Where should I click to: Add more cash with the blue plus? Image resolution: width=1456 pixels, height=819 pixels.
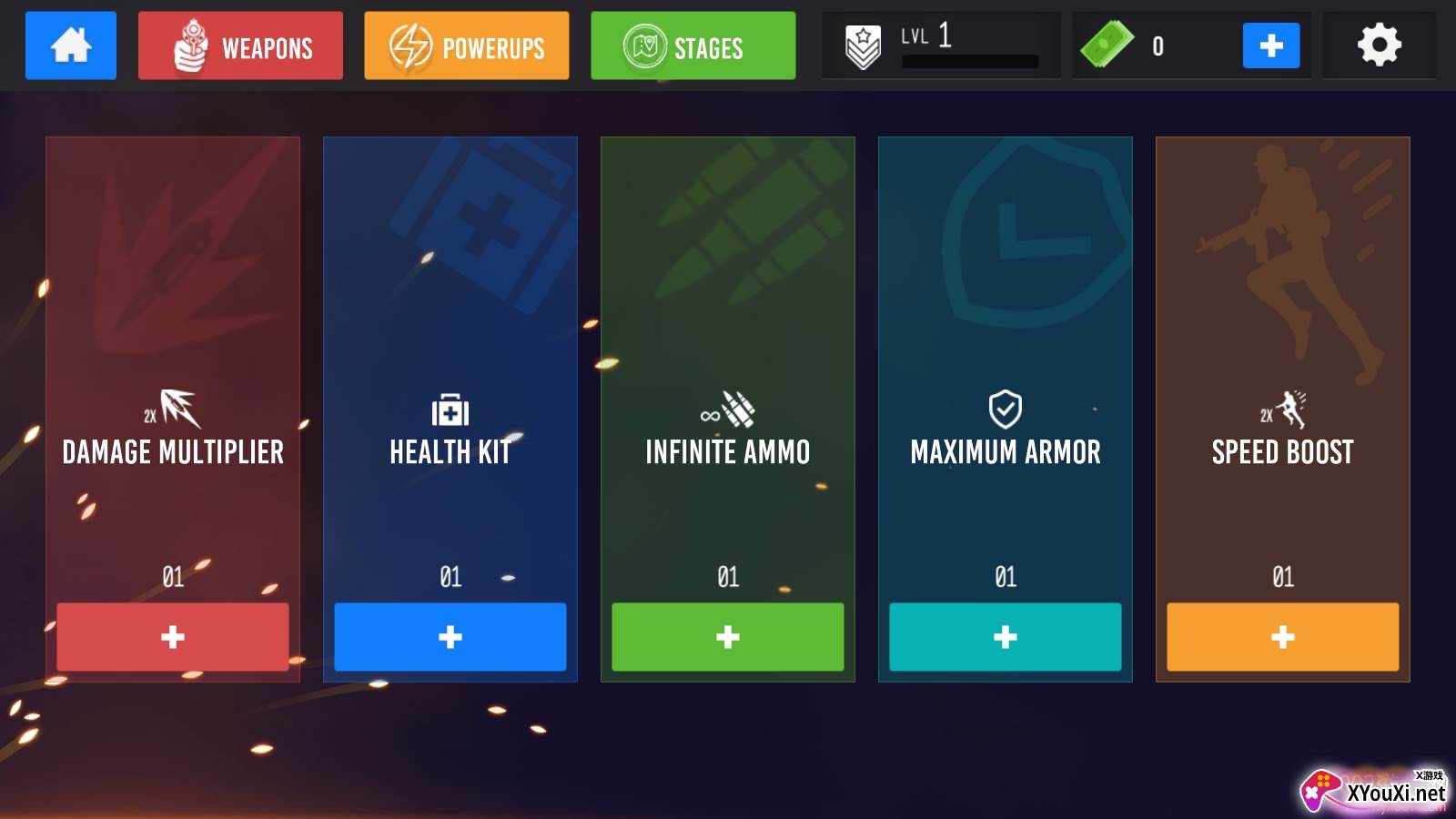pyautogui.click(x=1270, y=45)
